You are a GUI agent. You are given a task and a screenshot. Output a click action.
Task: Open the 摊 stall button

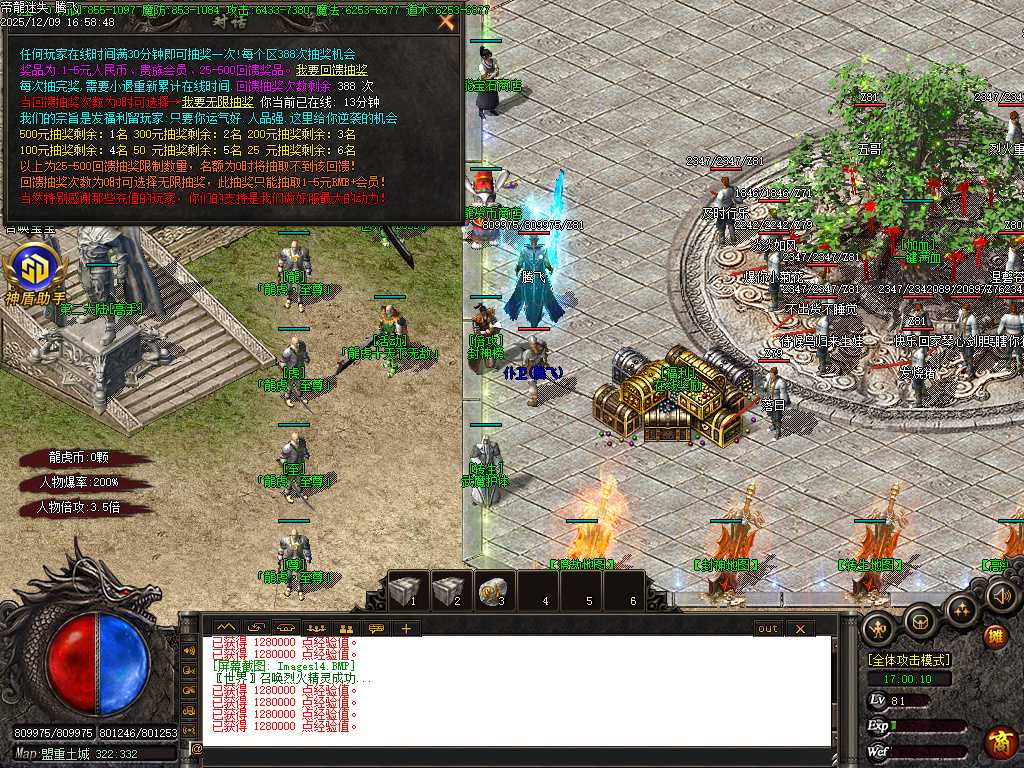pos(995,636)
